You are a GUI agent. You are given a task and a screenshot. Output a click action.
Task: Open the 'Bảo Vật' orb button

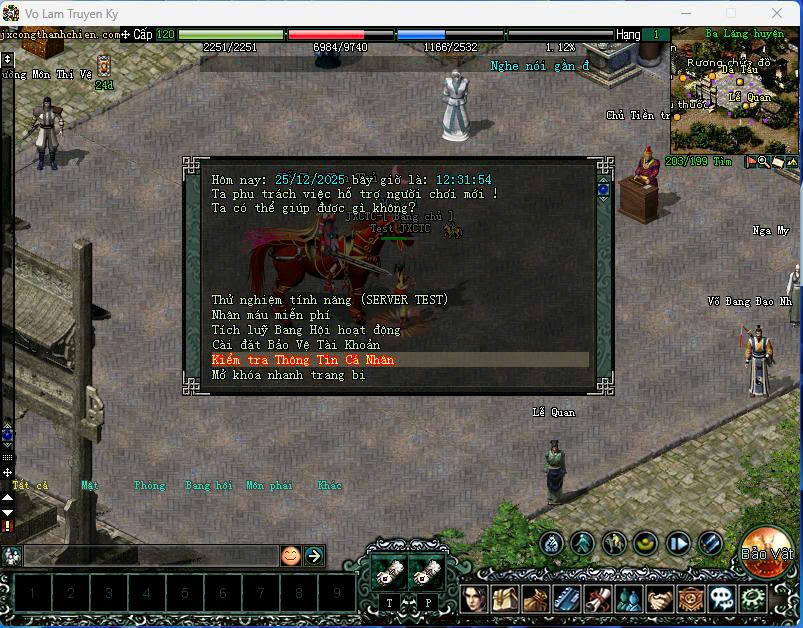767,553
